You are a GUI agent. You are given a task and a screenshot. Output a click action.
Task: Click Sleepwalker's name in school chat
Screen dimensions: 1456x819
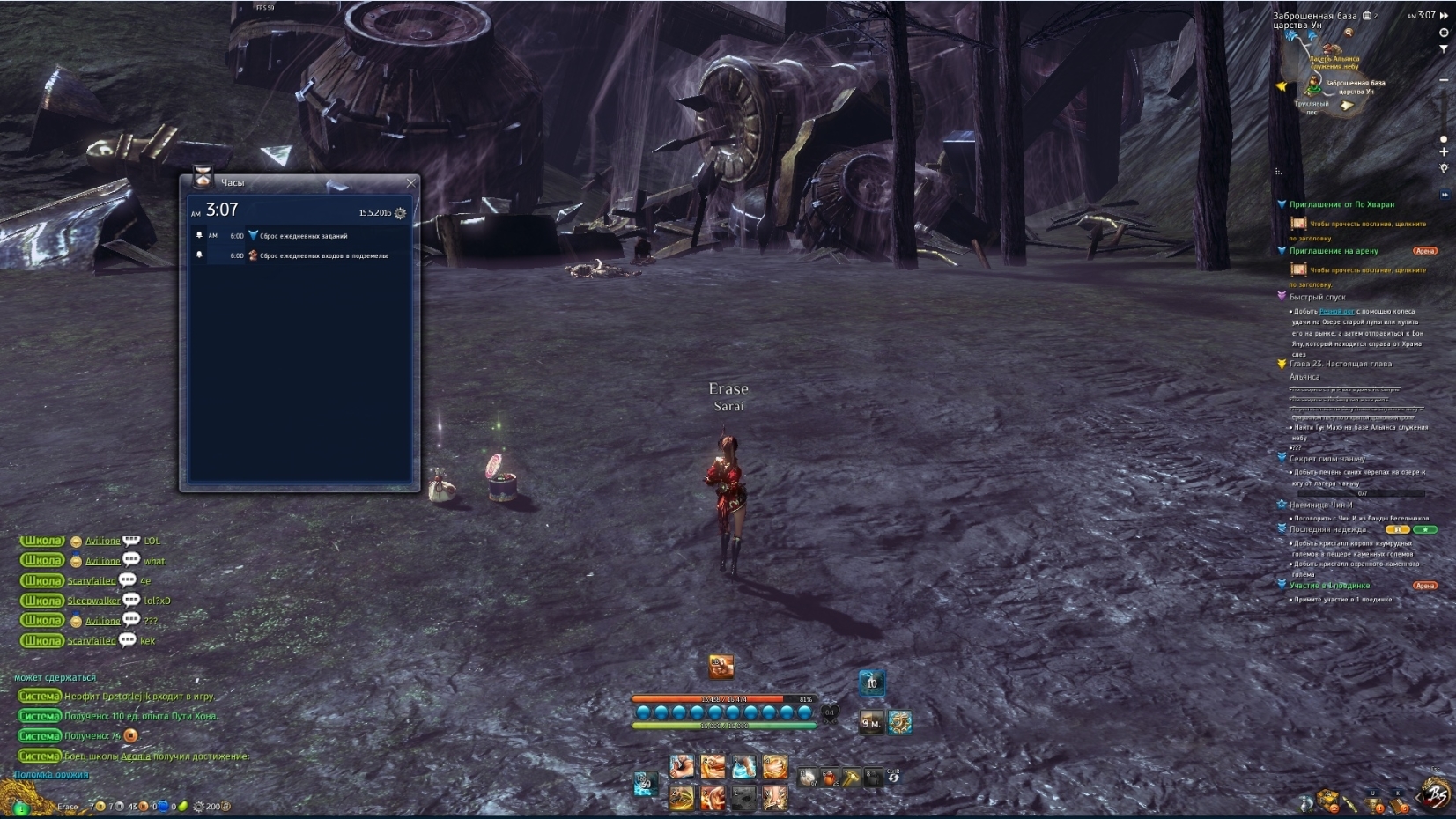[x=93, y=601]
